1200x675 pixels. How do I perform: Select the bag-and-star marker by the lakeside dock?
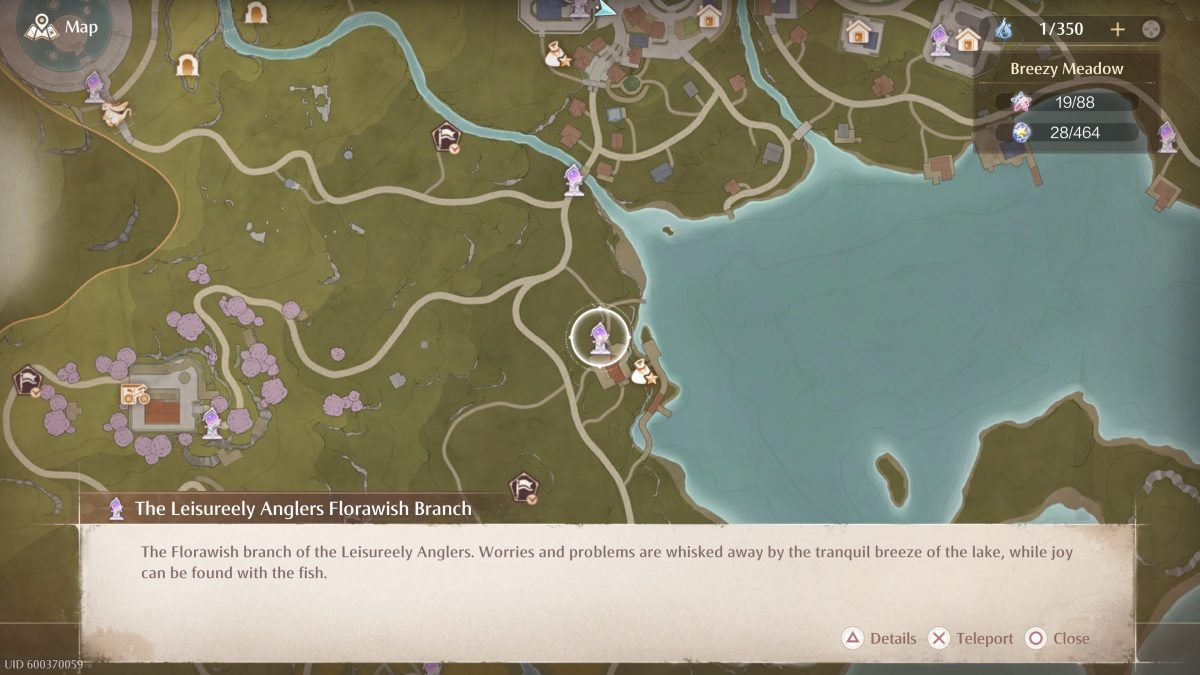(x=643, y=374)
